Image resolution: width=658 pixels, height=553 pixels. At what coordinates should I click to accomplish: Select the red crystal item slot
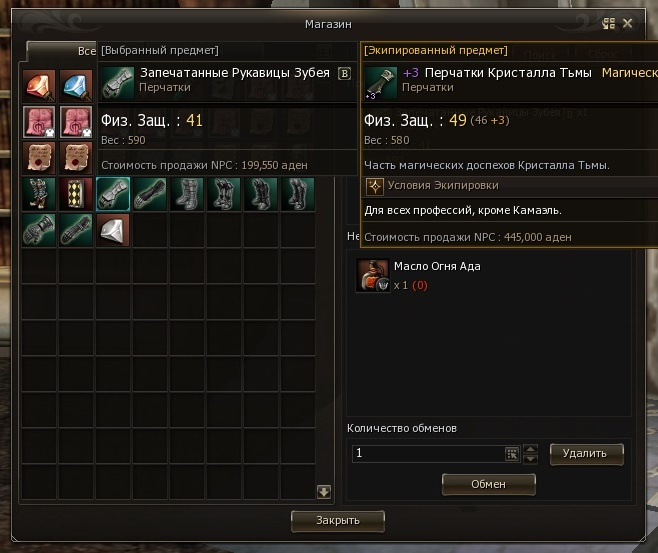[39, 86]
